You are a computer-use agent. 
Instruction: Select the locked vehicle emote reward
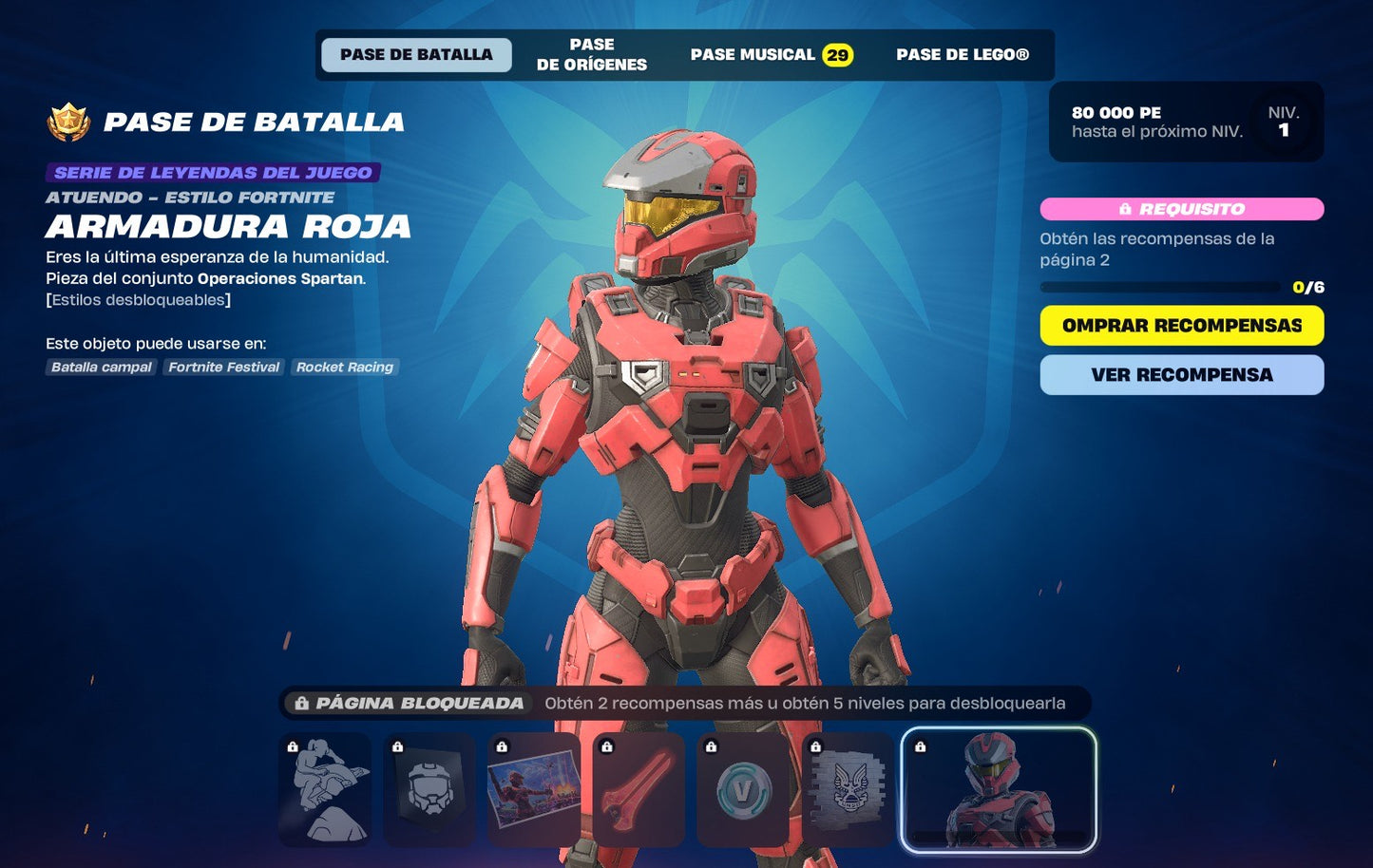point(325,789)
